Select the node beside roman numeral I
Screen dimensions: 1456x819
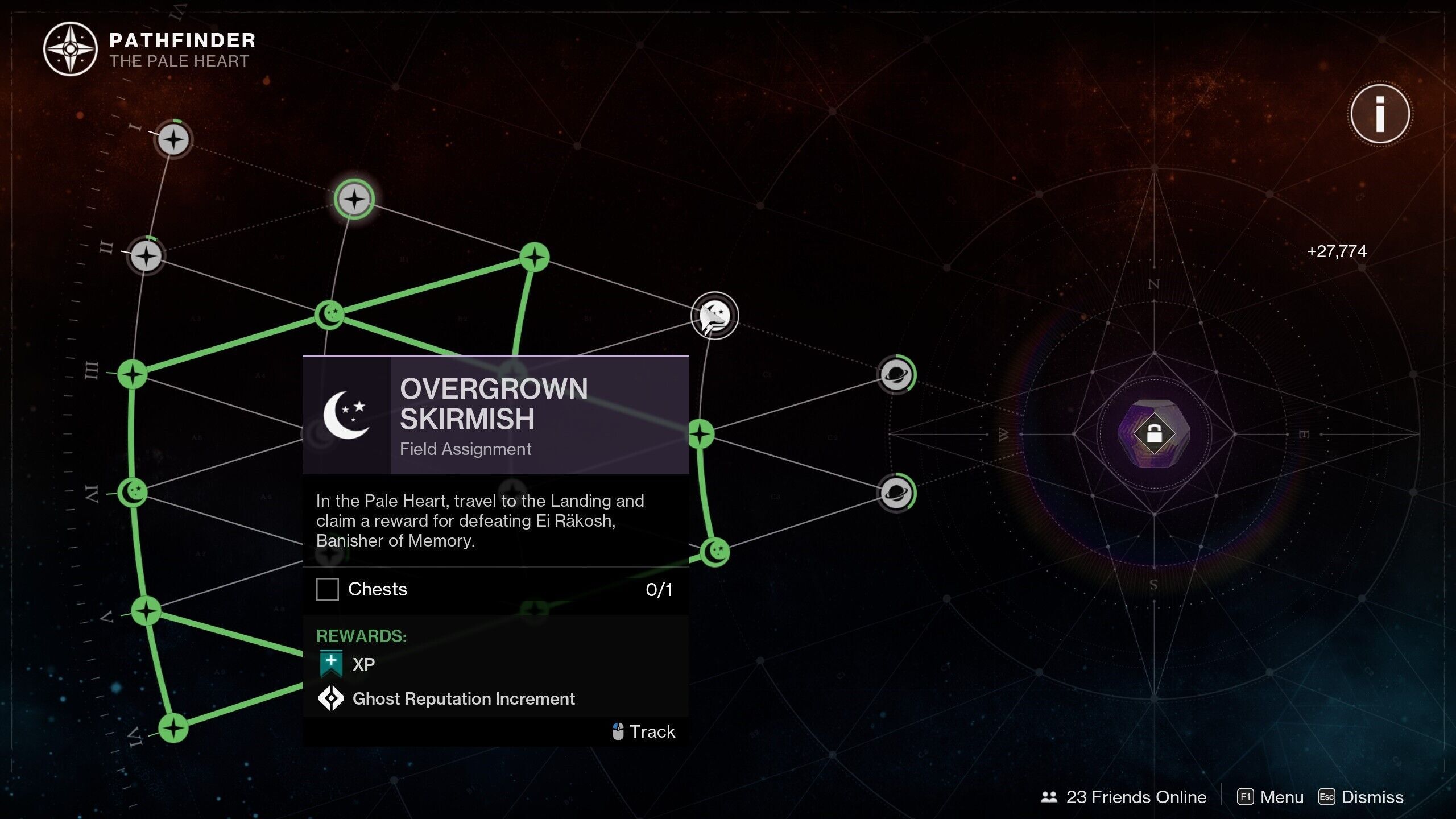(x=173, y=139)
